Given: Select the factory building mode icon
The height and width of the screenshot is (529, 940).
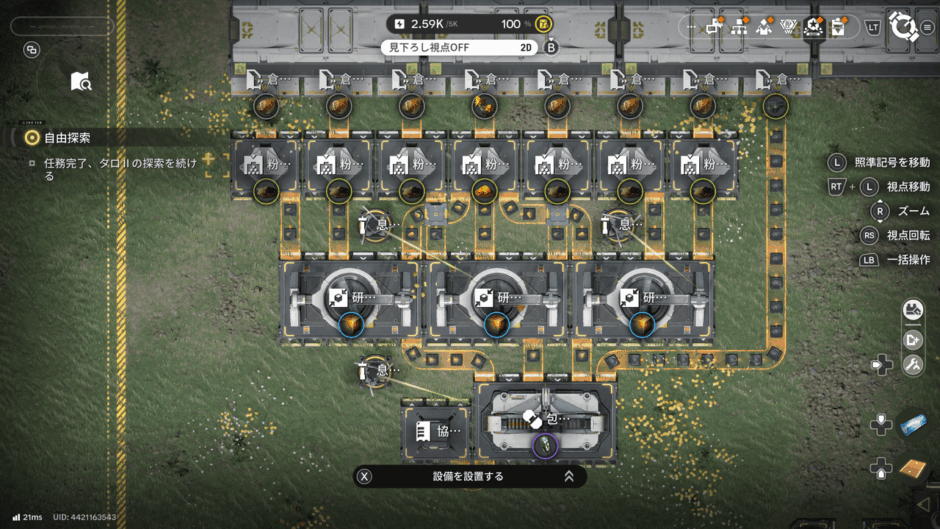Looking at the screenshot, I should click(x=912, y=311).
